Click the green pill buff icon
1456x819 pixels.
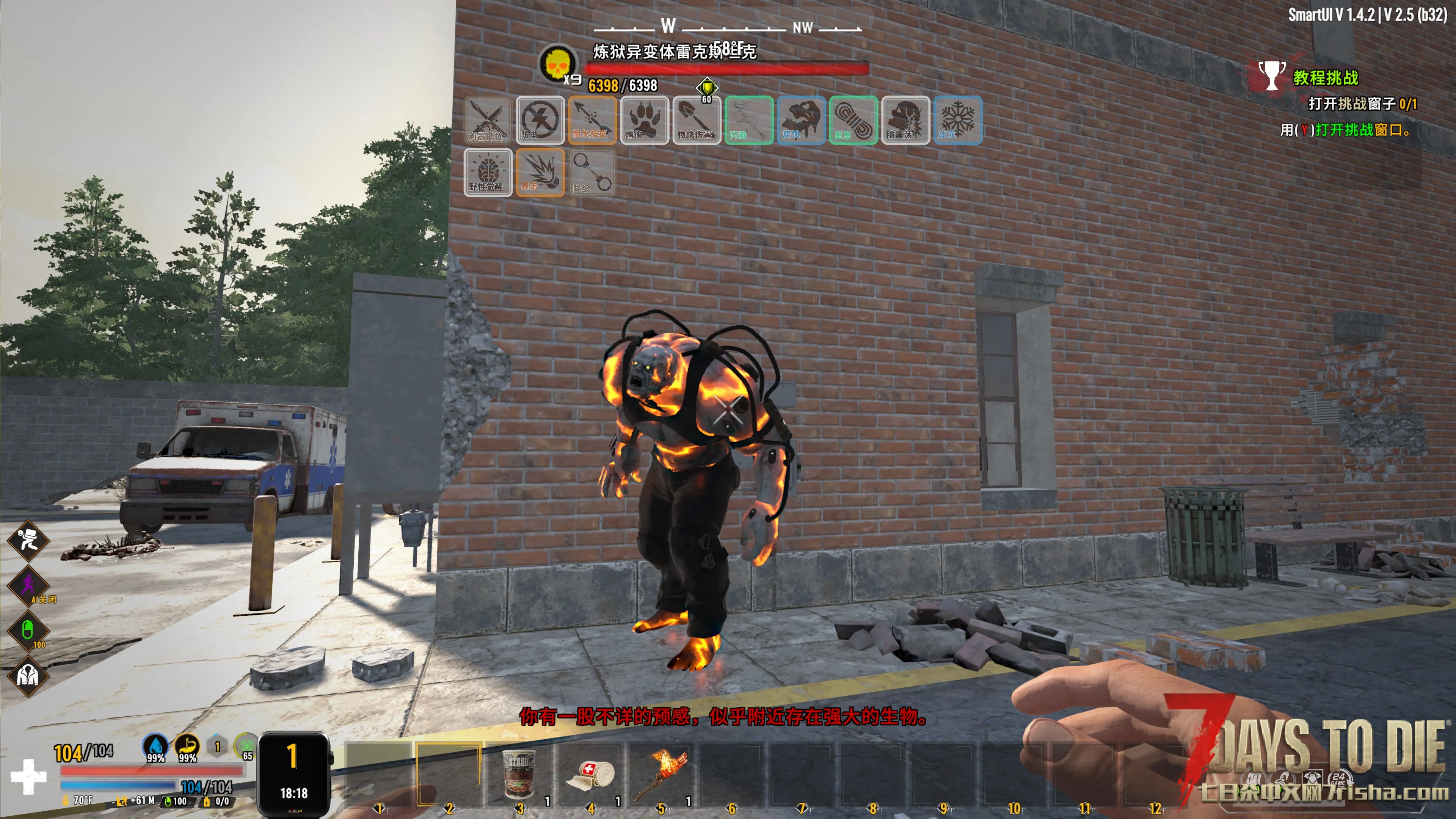point(28,630)
